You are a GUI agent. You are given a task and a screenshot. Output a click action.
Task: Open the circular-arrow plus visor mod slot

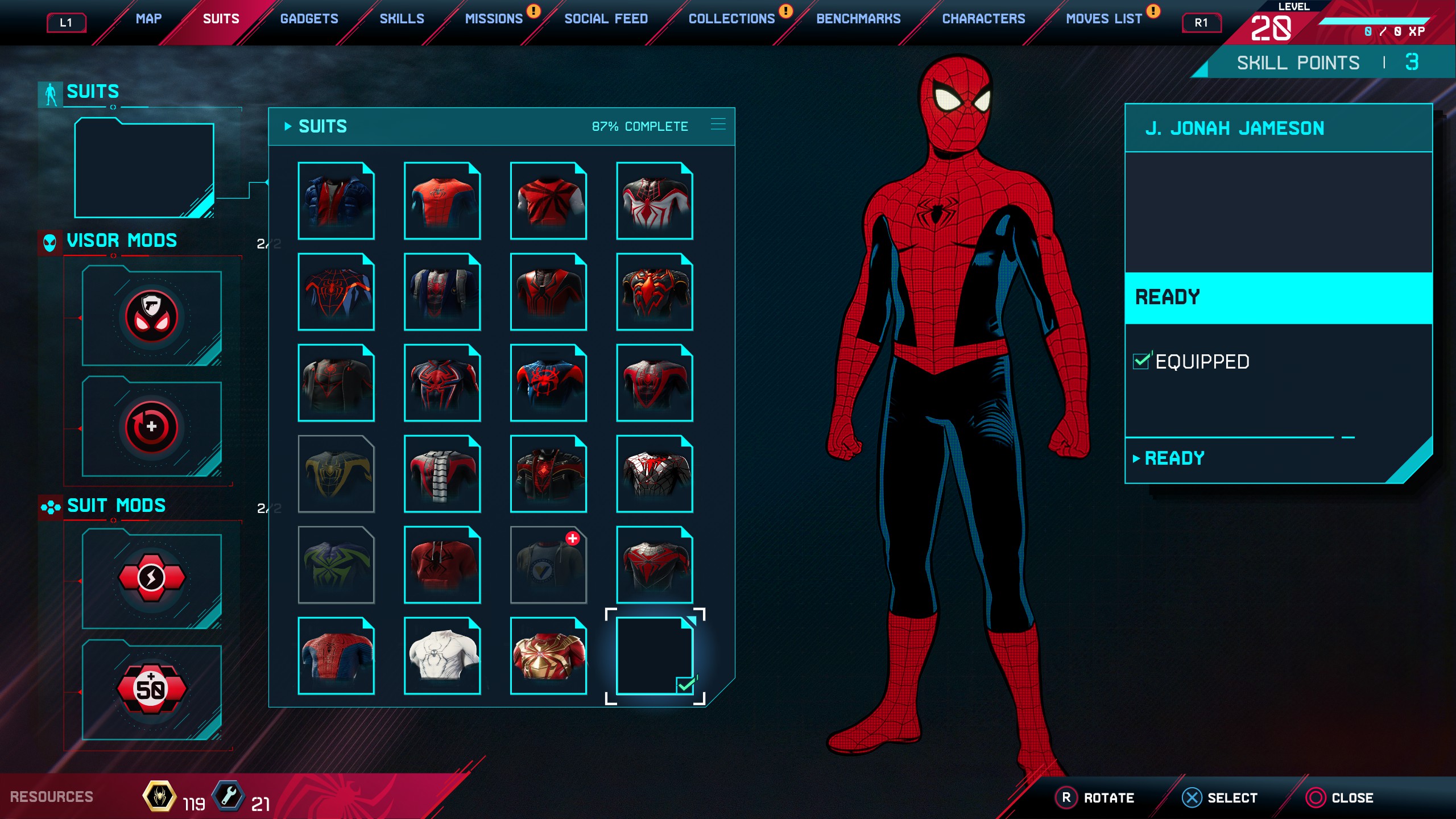(x=151, y=427)
